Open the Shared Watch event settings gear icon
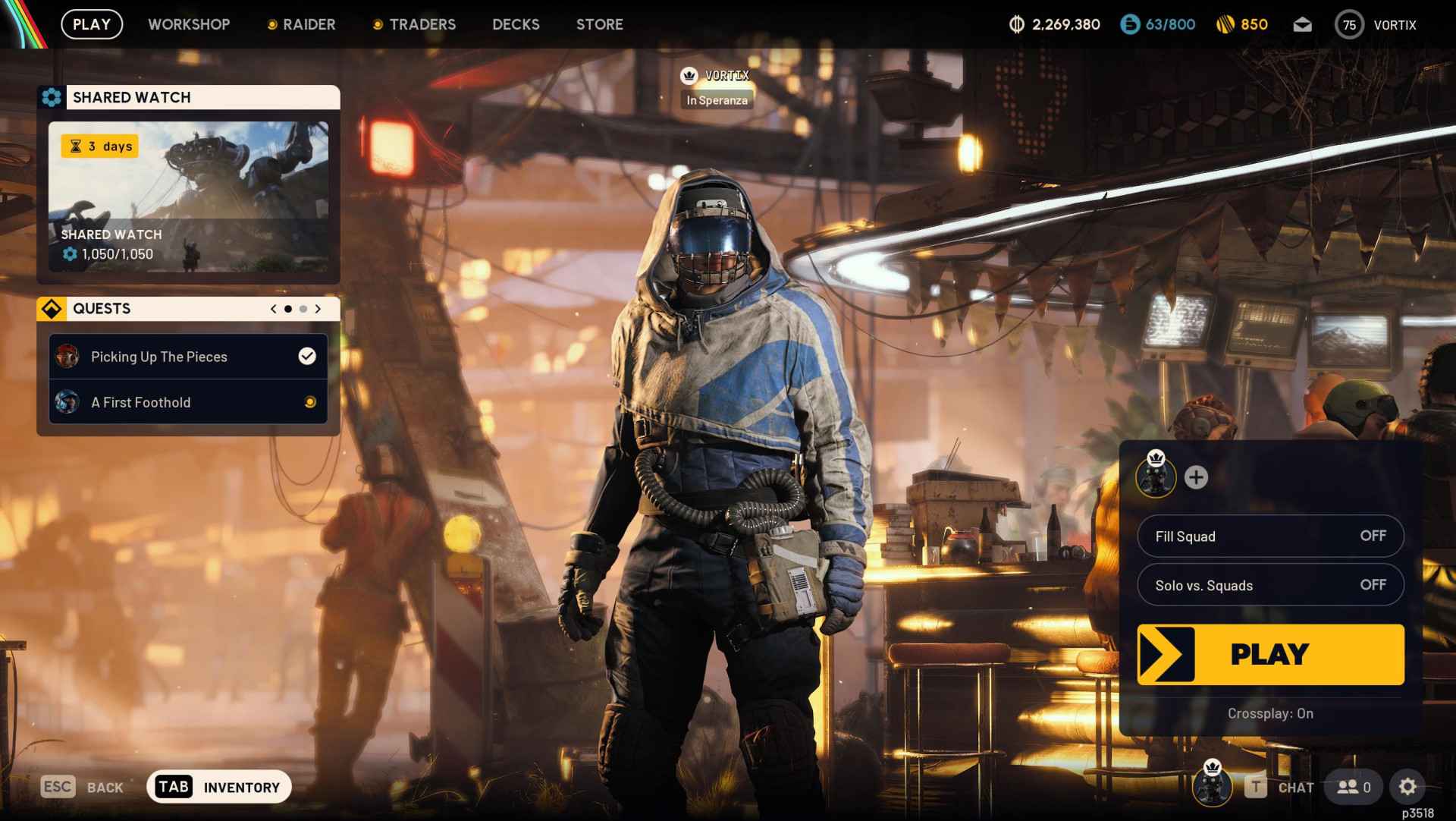This screenshot has width=1456, height=821. click(x=52, y=97)
